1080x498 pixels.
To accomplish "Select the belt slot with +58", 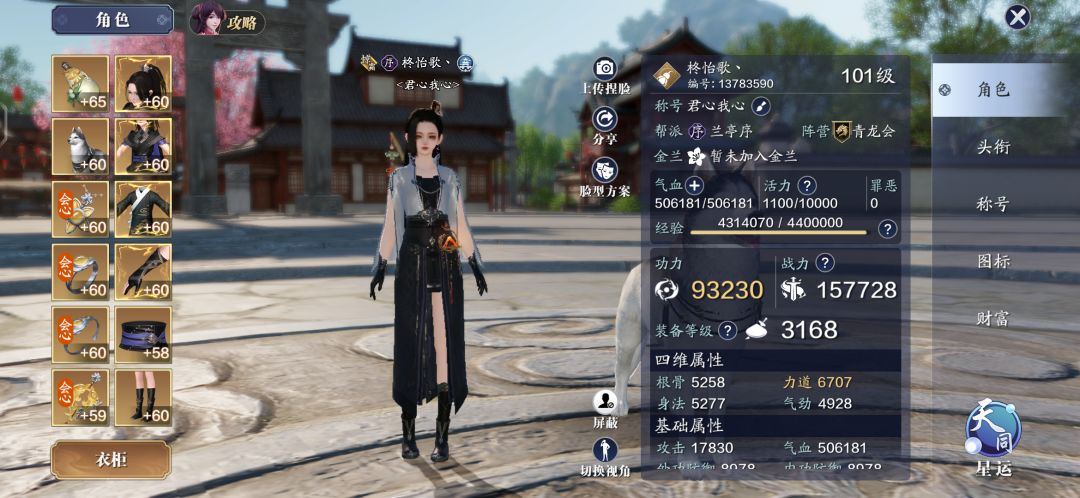I will [x=143, y=334].
